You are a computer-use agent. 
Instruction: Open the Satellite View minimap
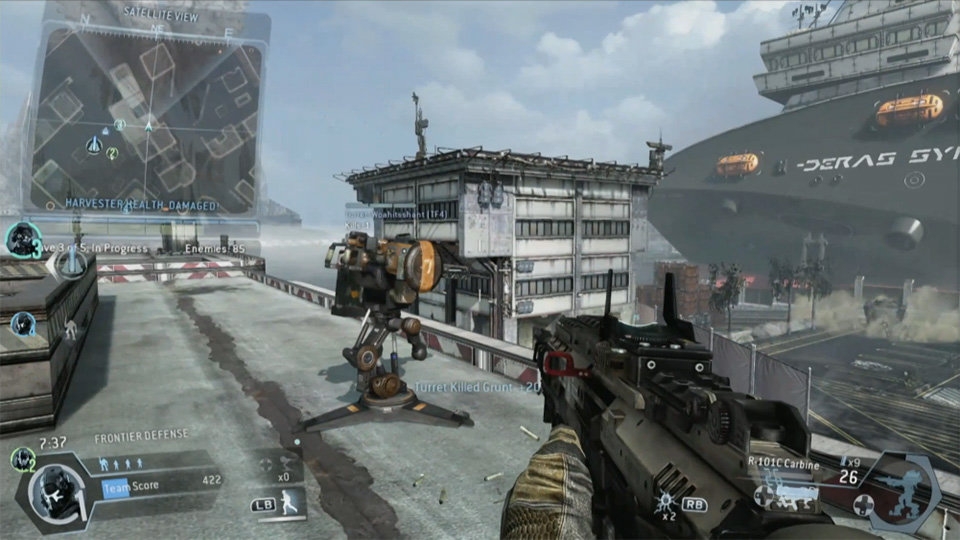[146, 112]
